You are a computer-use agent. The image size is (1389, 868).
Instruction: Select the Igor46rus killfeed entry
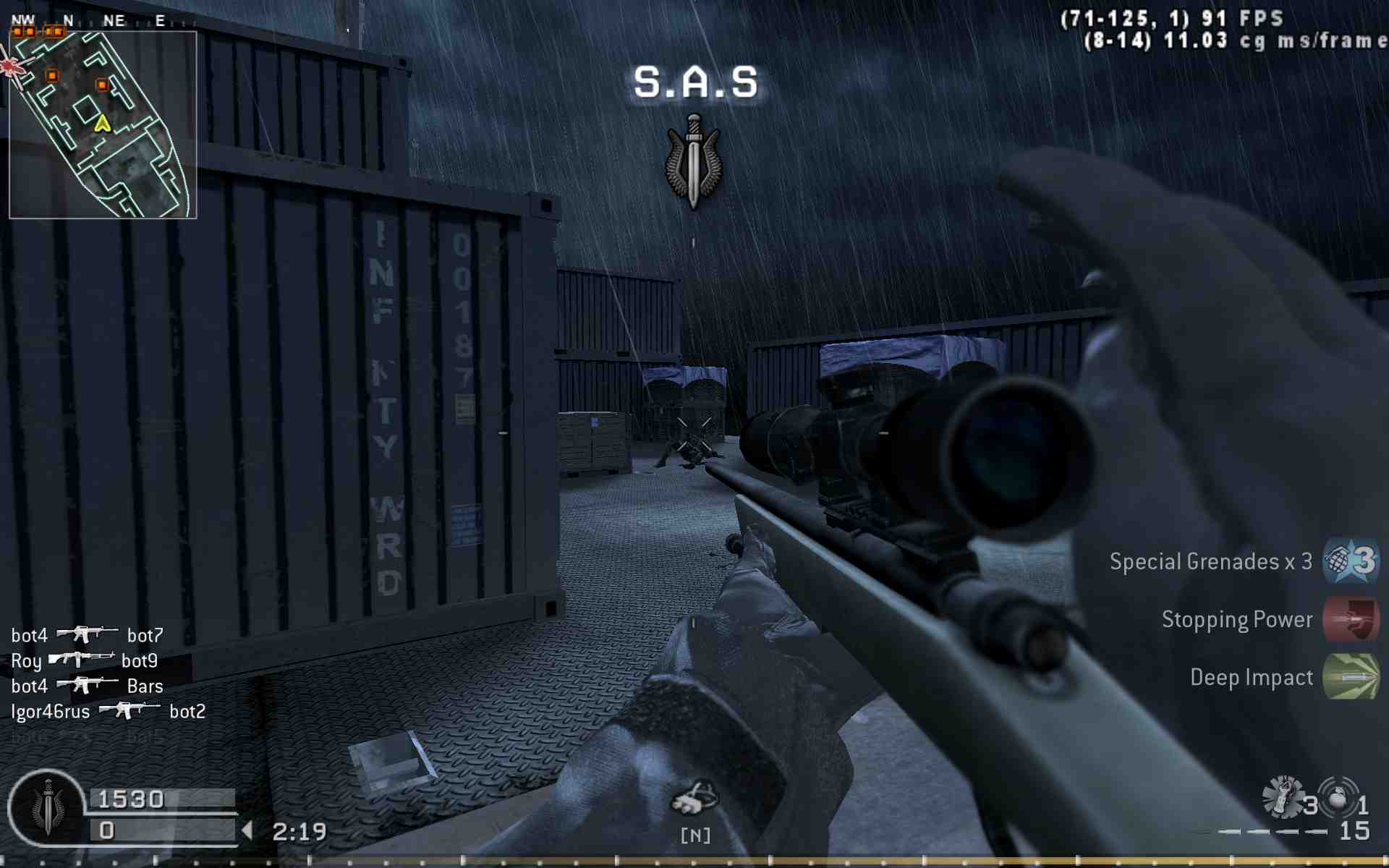tap(108, 712)
